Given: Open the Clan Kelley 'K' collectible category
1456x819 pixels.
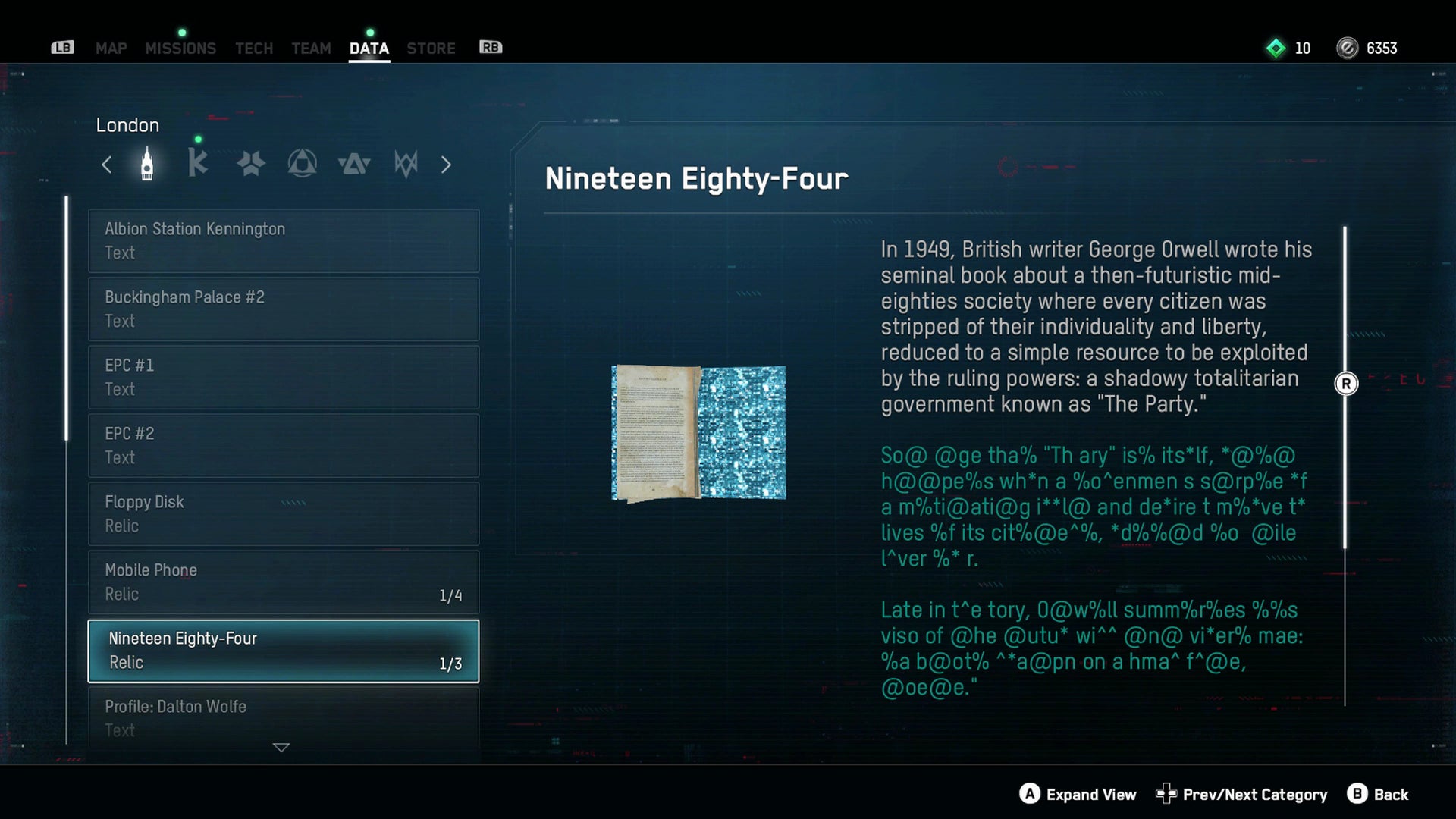Looking at the screenshot, I should (x=198, y=164).
